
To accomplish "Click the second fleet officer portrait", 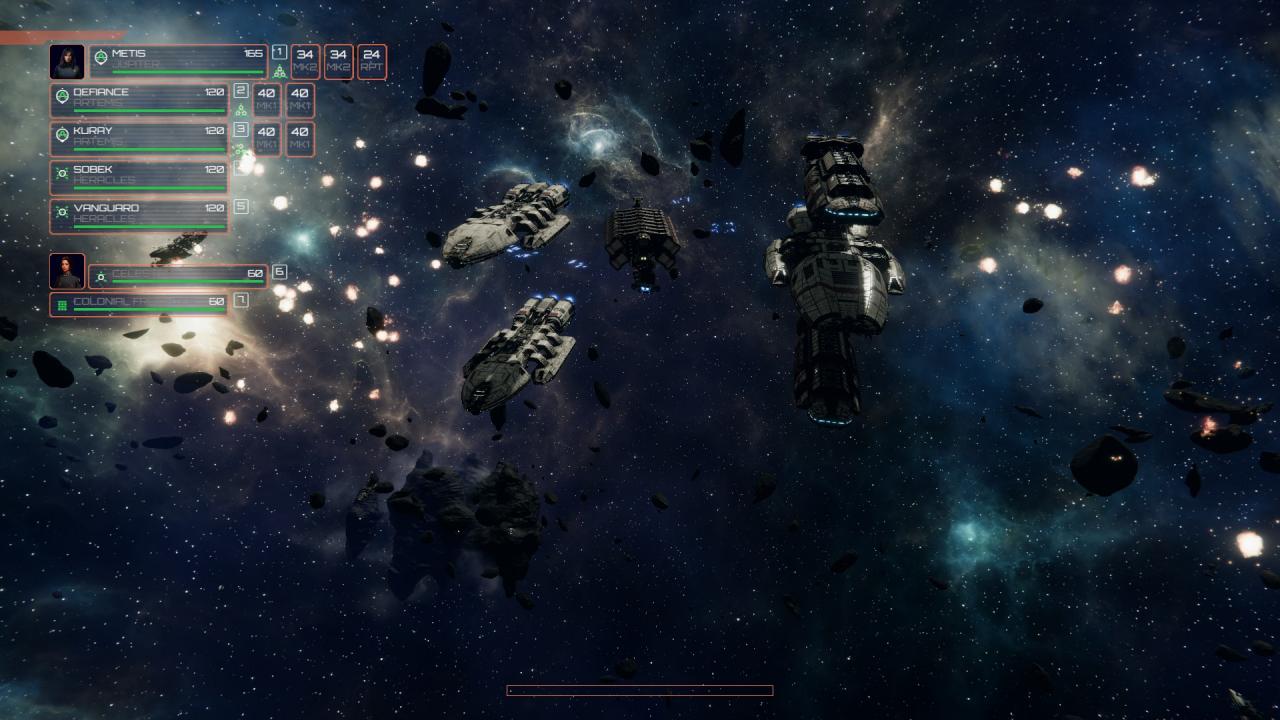I will pyautogui.click(x=67, y=270).
